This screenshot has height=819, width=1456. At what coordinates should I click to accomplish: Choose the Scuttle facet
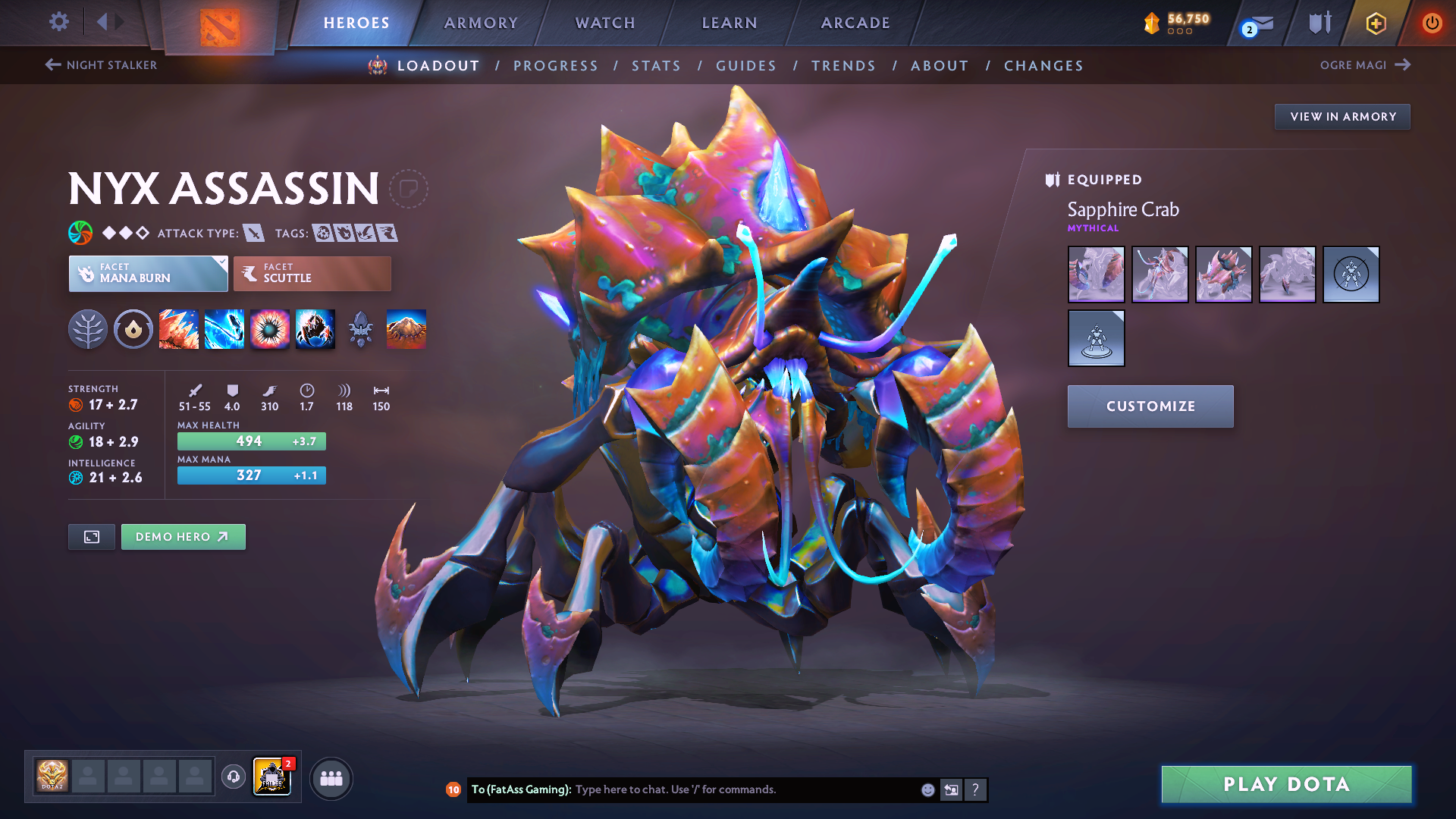[x=312, y=274]
